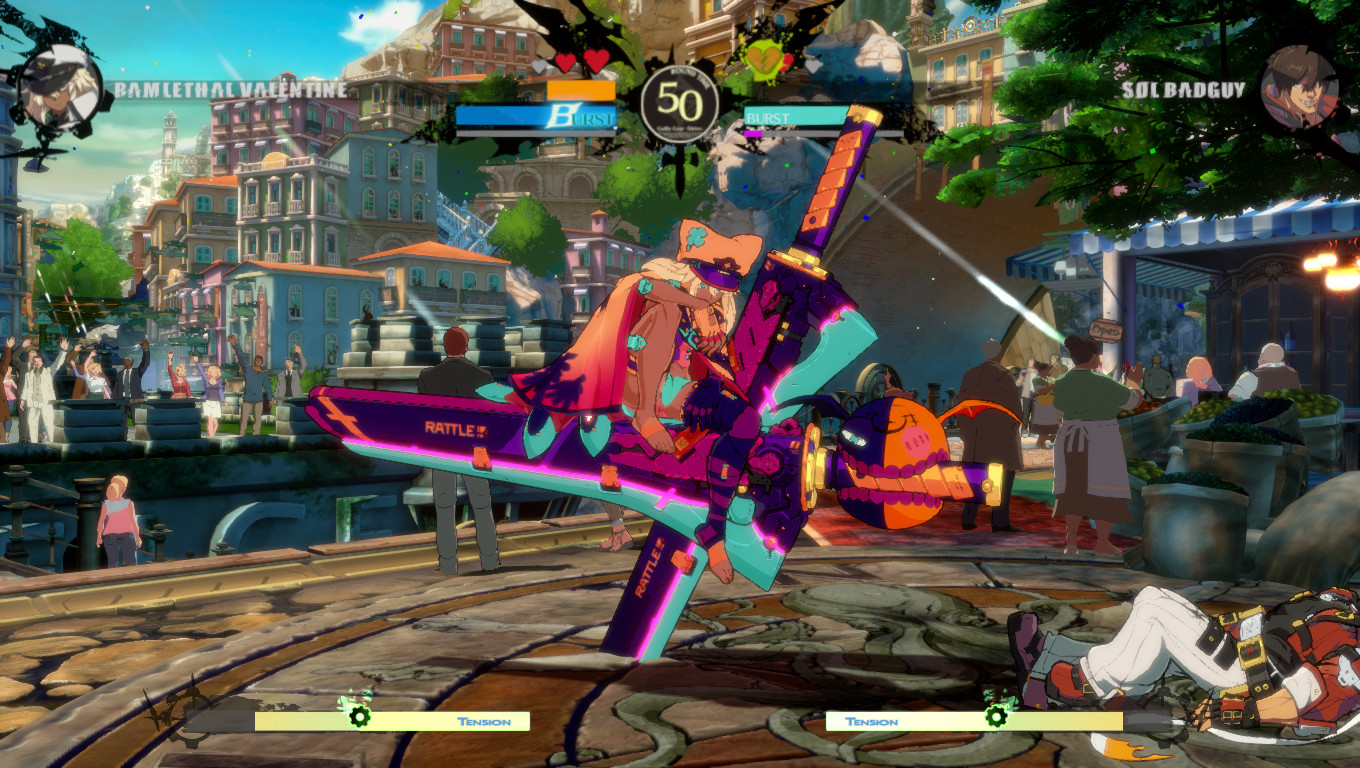Image resolution: width=1360 pixels, height=768 pixels.
Task: Click the gear icon on the right Tension gauge
Action: [996, 719]
